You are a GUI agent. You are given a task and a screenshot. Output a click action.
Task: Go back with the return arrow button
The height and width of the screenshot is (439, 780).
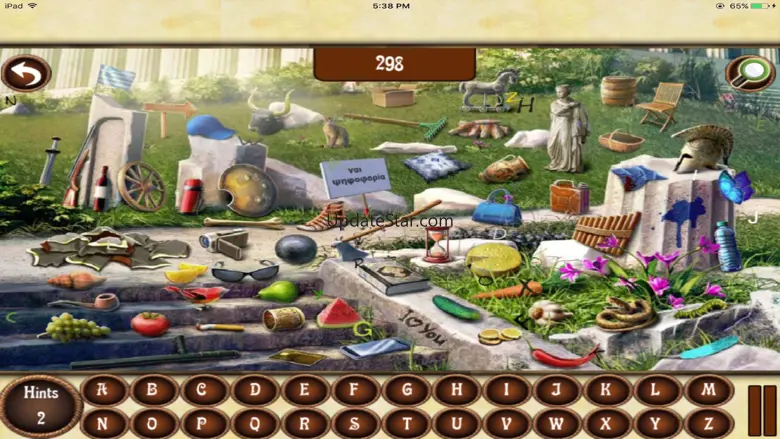coord(26,74)
